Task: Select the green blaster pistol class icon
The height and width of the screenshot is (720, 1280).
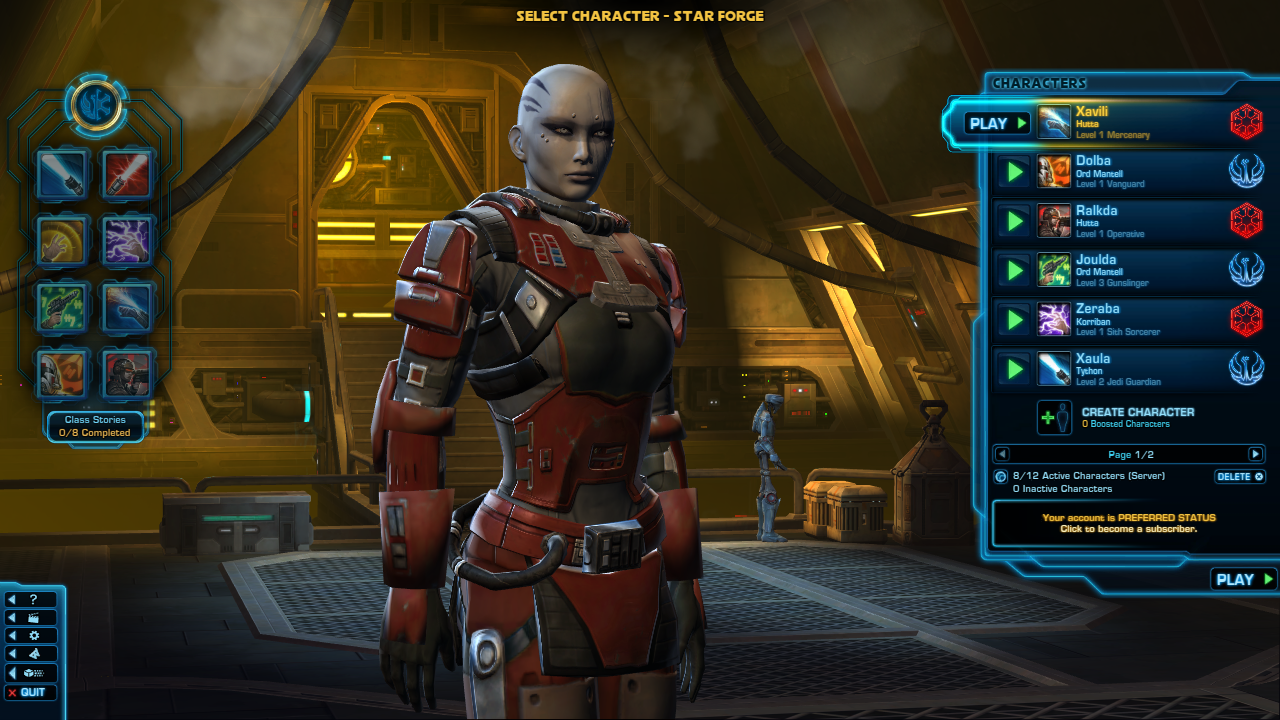Action: 63,306
